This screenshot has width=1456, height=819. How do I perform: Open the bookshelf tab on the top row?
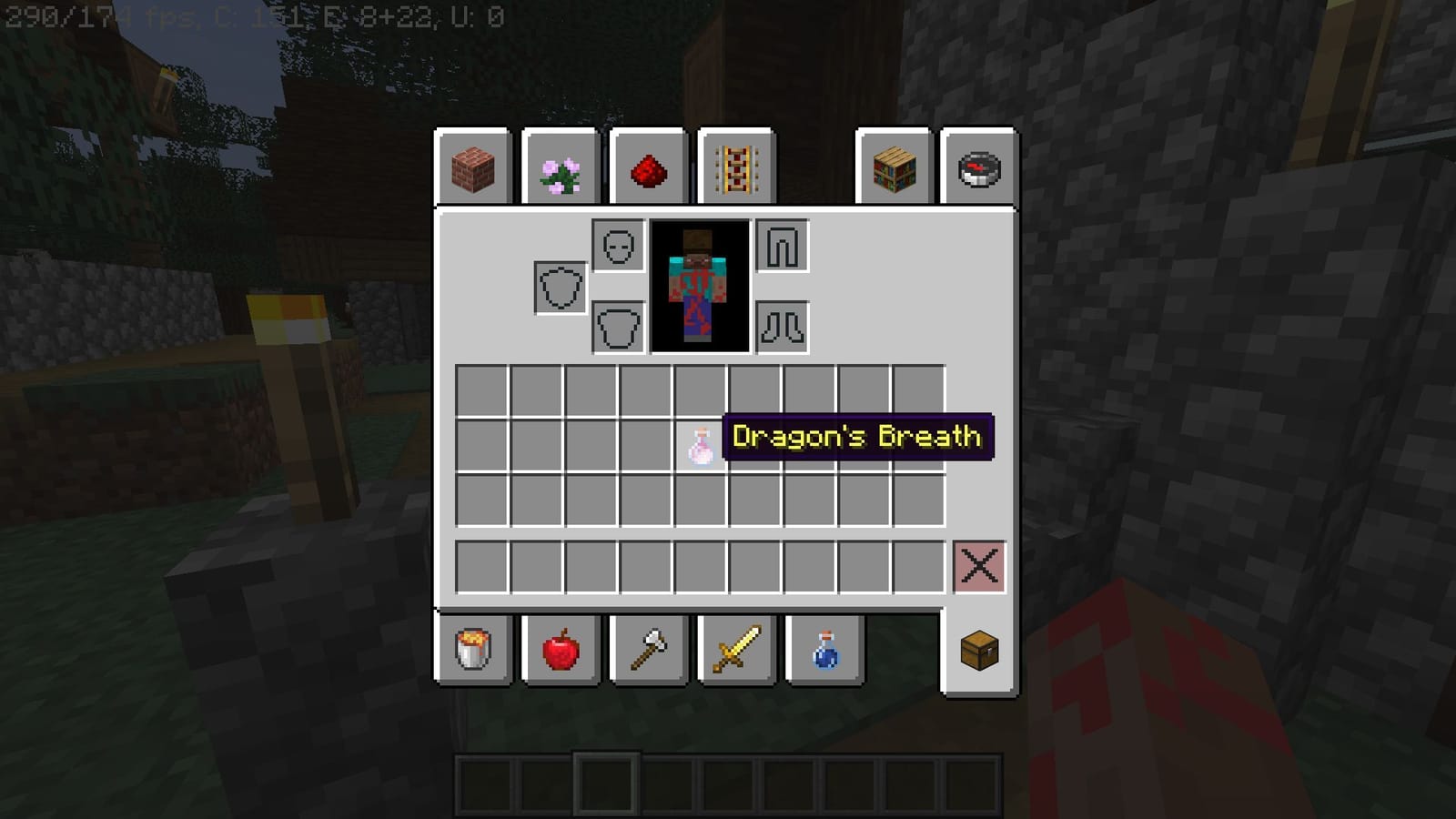click(893, 169)
